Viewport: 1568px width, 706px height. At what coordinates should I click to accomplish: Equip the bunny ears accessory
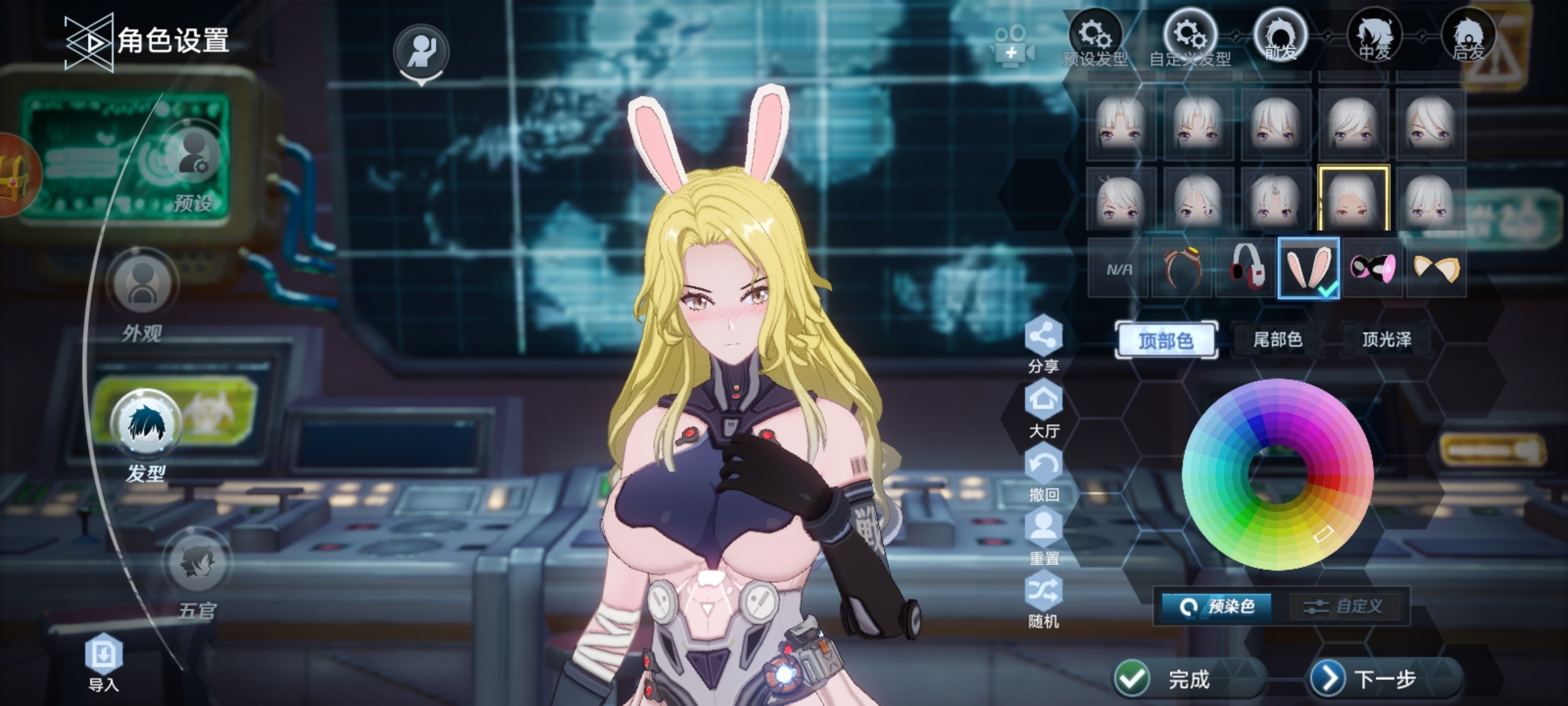(1308, 268)
